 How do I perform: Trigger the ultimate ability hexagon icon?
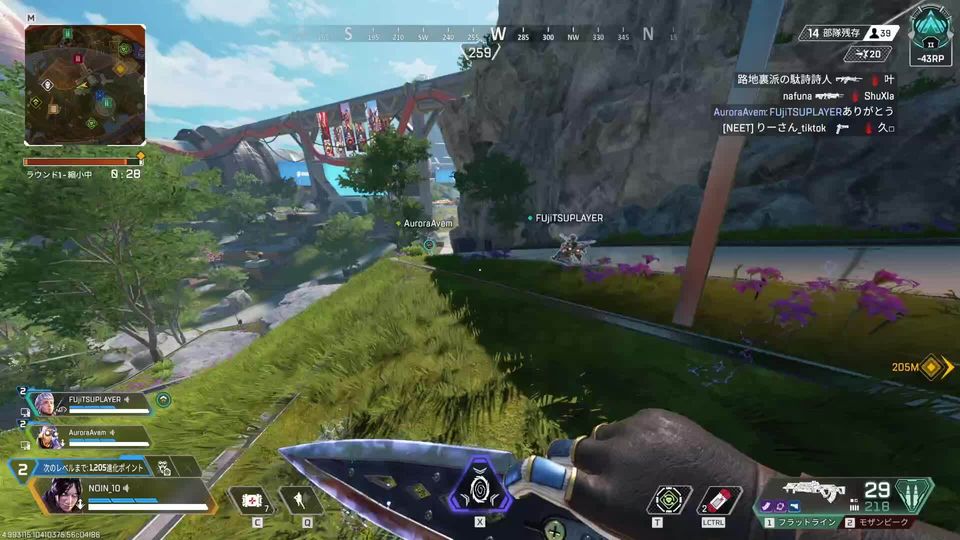coord(479,492)
